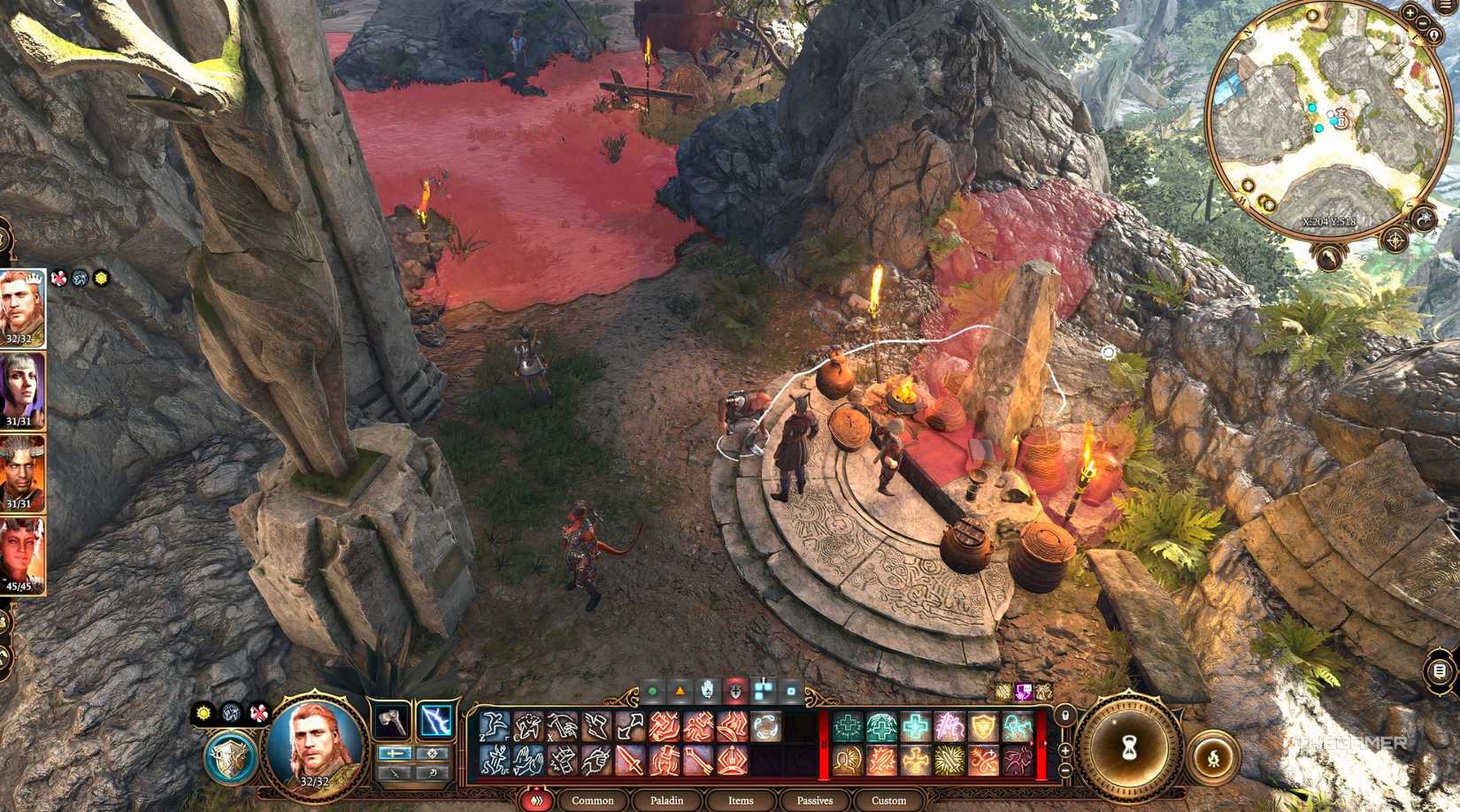This screenshot has width=1460, height=812.
Task: Collapse a hotbar row with the minus button
Action: pos(1065,770)
